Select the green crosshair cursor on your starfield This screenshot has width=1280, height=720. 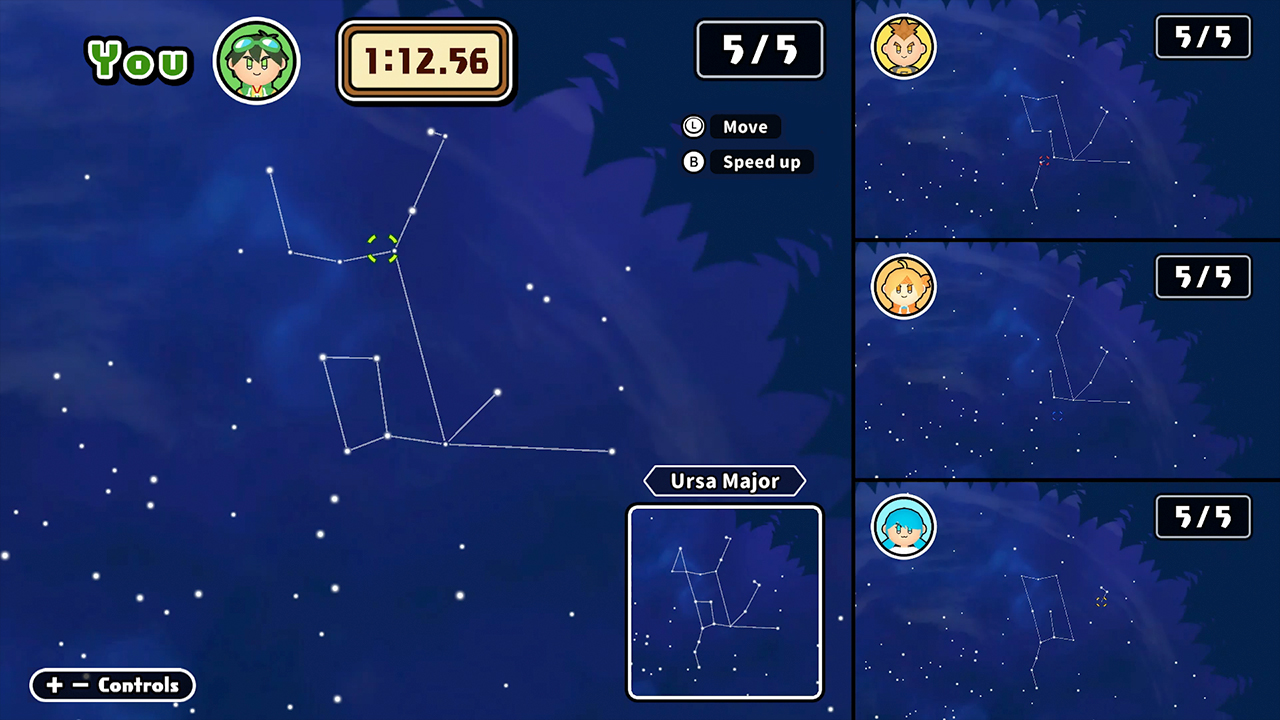pyautogui.click(x=382, y=250)
